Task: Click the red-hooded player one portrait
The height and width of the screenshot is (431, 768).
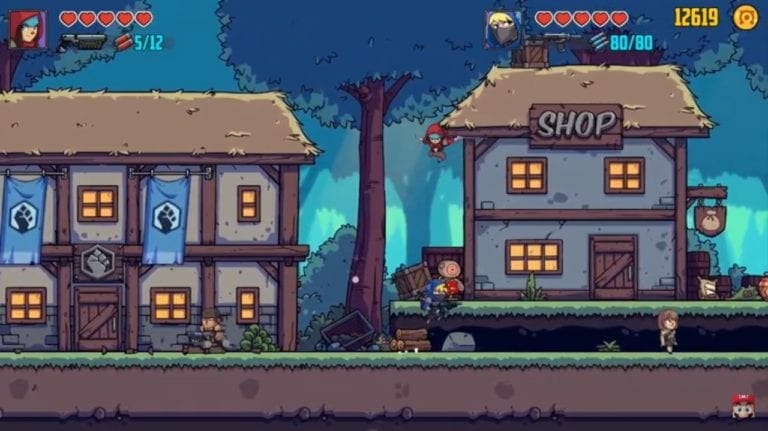Action: coord(27,29)
